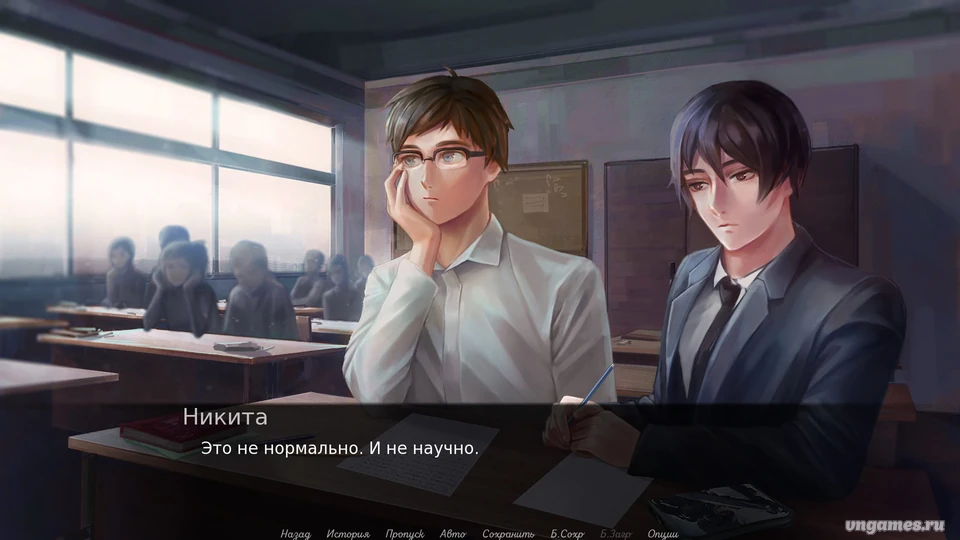This screenshot has height=540, width=960.
Task: Quick save with Б.Сохр
Action: click(567, 534)
